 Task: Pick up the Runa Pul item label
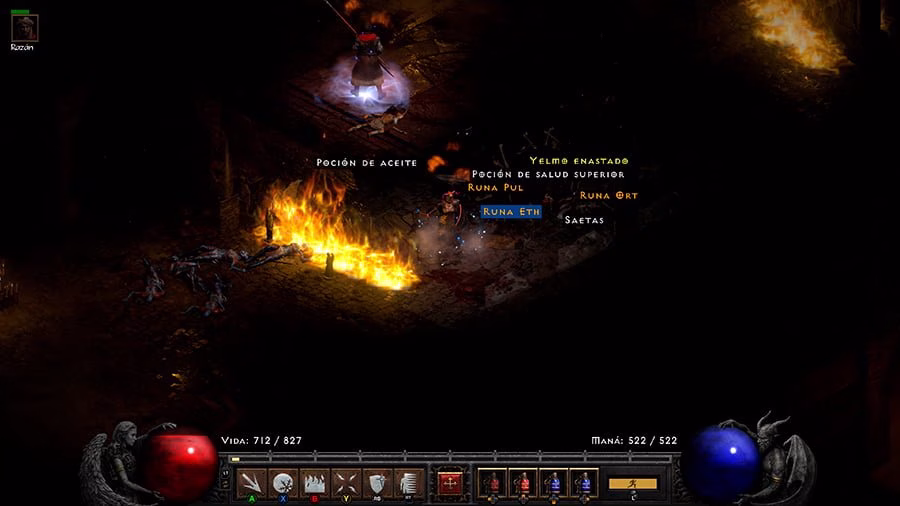click(495, 187)
